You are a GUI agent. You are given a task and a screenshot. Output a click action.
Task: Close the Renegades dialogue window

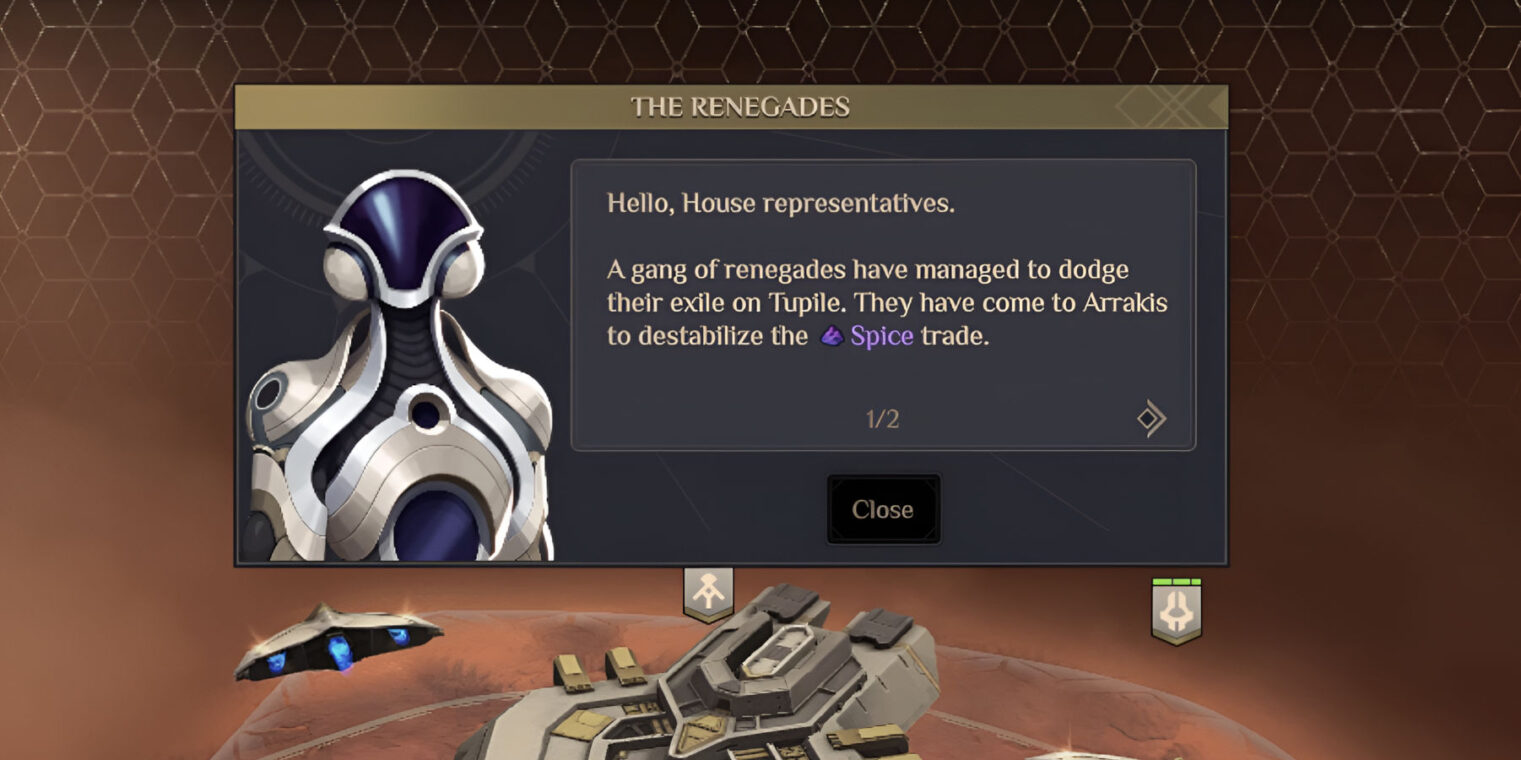[x=883, y=510]
